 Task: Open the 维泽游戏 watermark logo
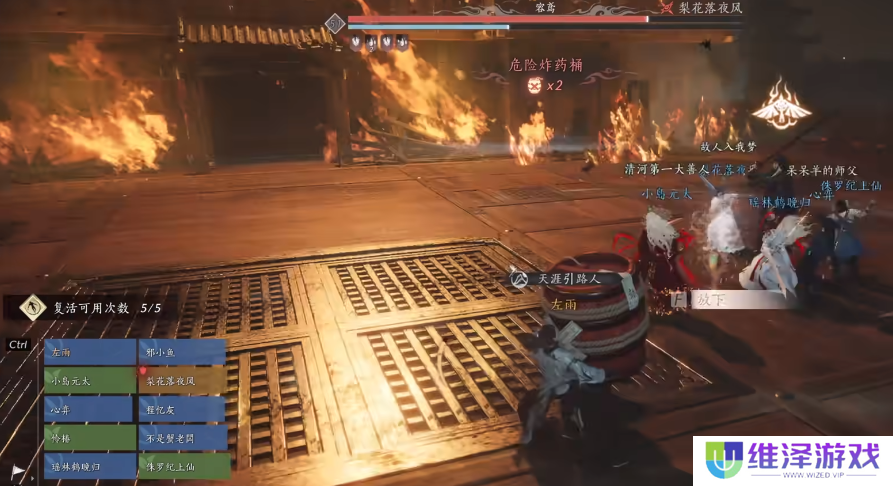(x=791, y=461)
